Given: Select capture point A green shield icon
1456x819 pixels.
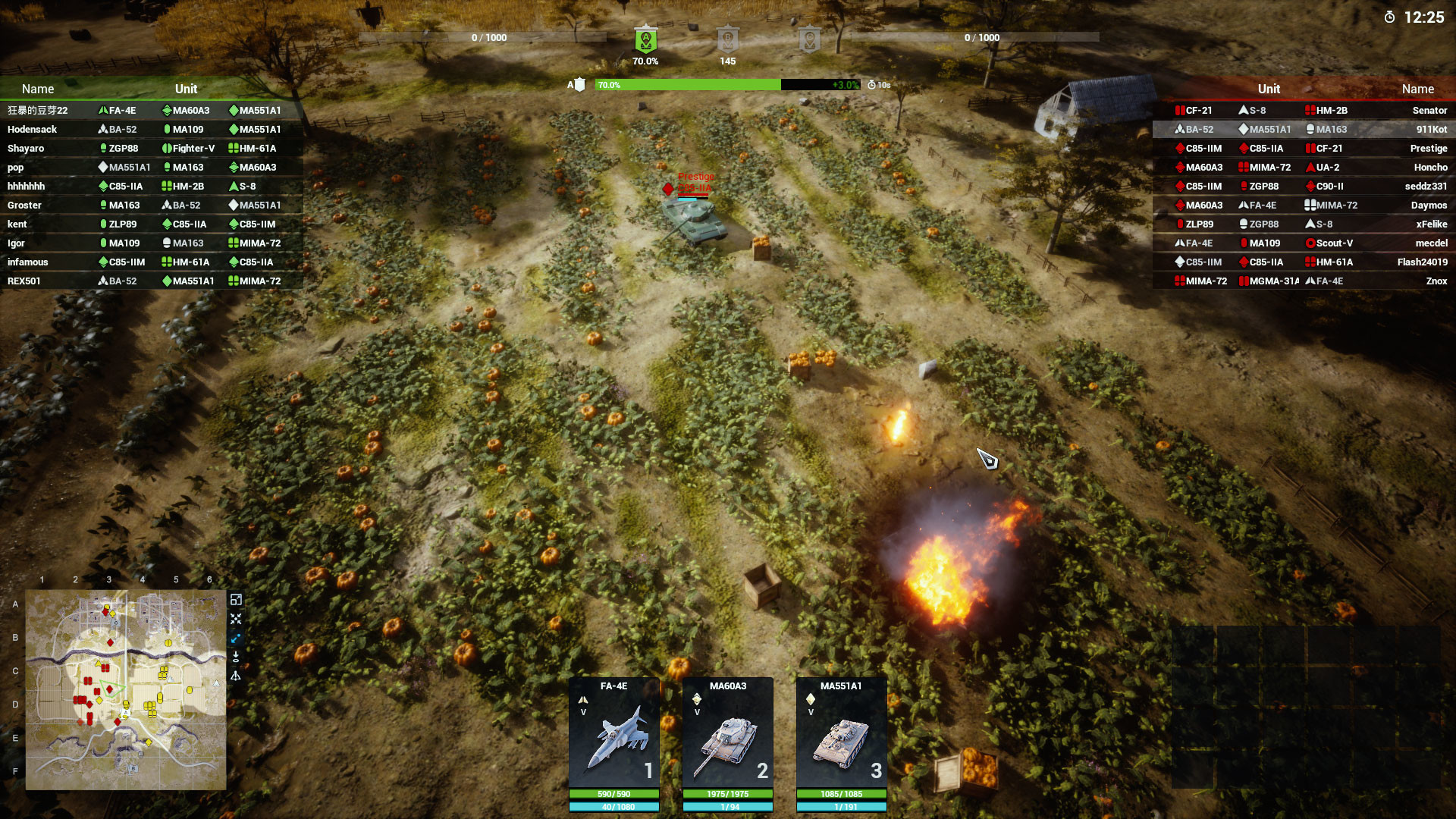Looking at the screenshot, I should click(645, 39).
